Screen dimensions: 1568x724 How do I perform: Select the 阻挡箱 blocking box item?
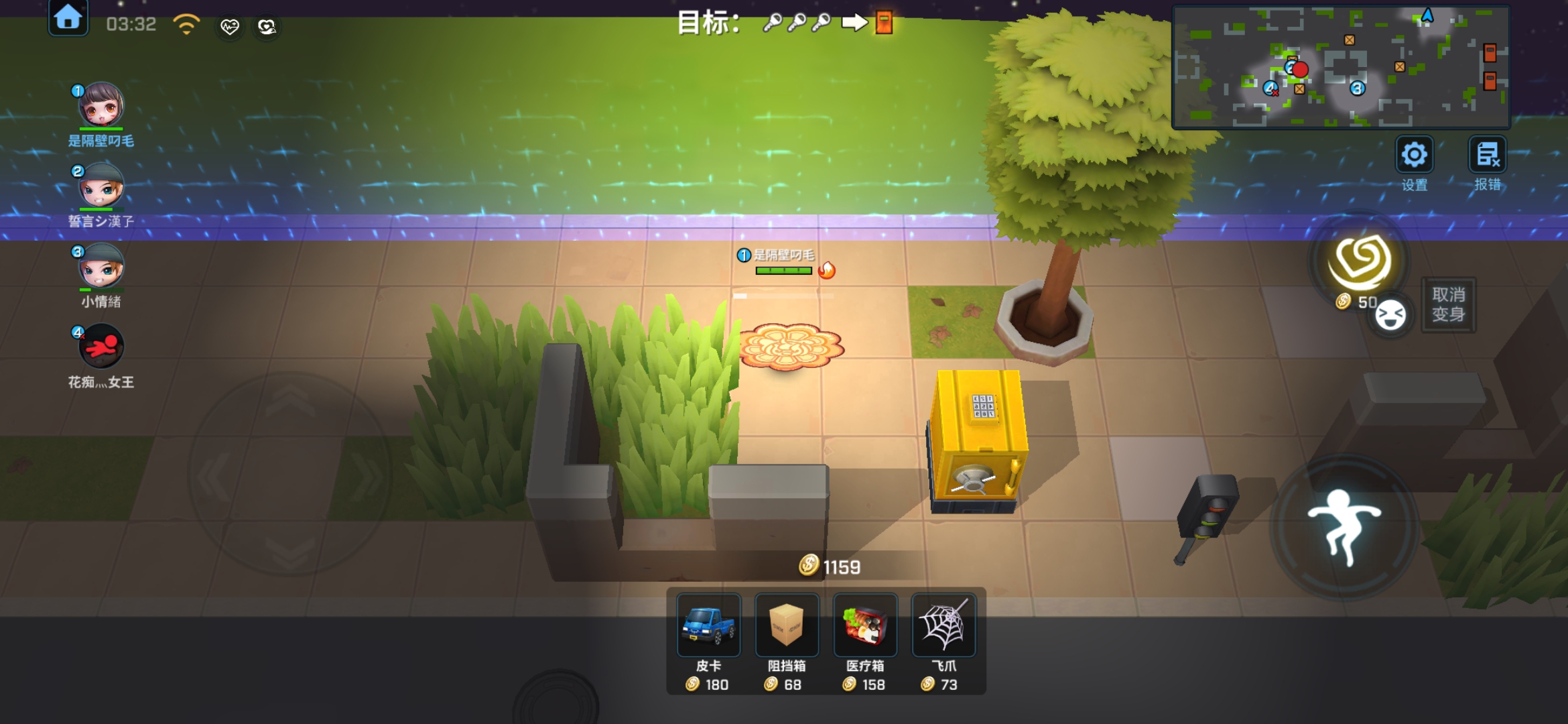tap(786, 625)
